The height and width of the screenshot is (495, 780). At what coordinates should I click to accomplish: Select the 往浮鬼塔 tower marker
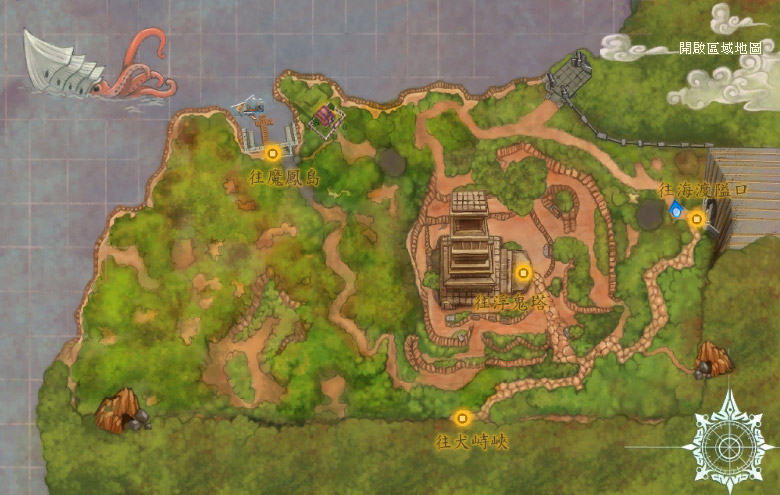(521, 271)
